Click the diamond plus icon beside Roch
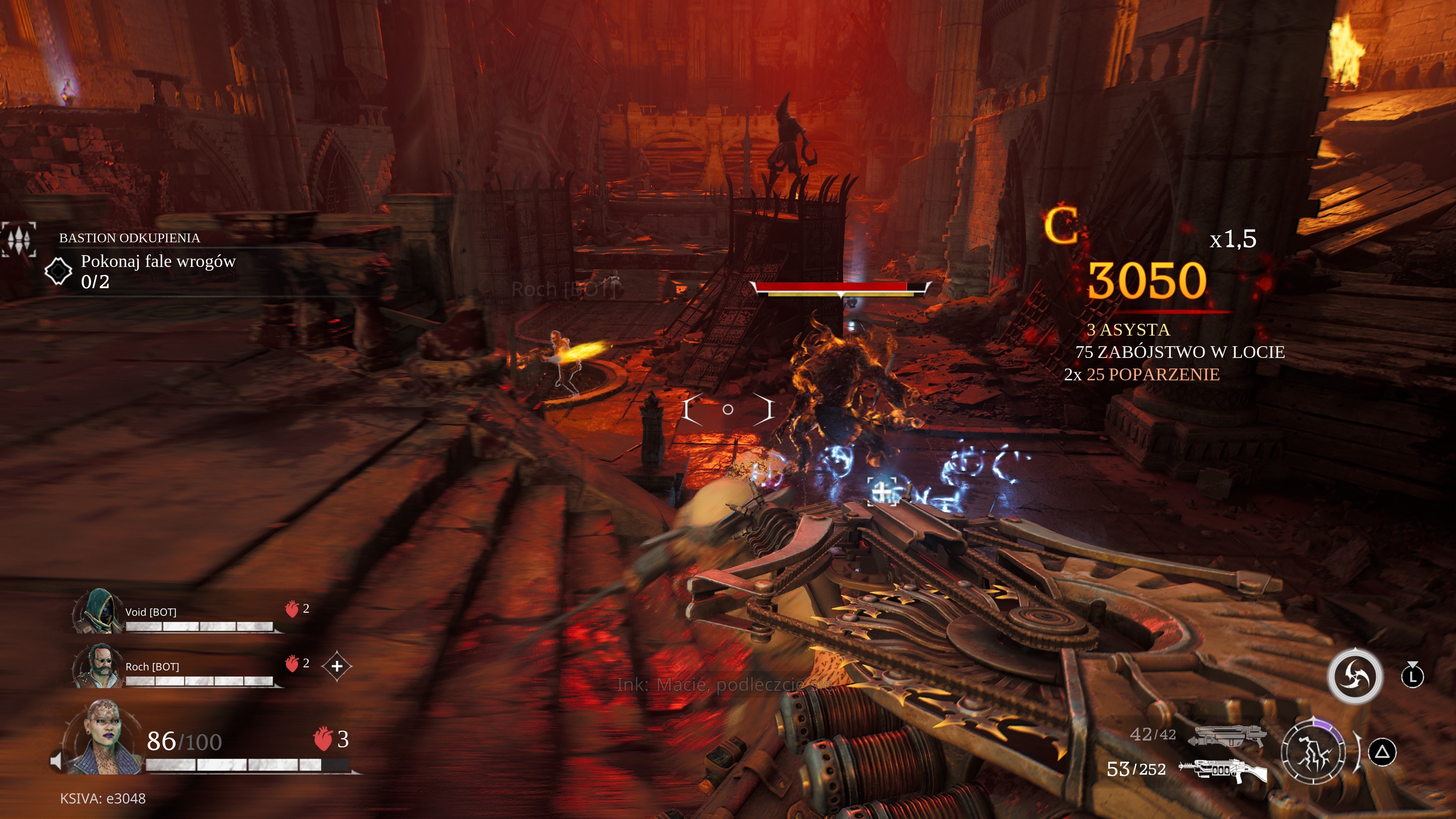This screenshot has width=1456, height=819. pyautogui.click(x=337, y=666)
